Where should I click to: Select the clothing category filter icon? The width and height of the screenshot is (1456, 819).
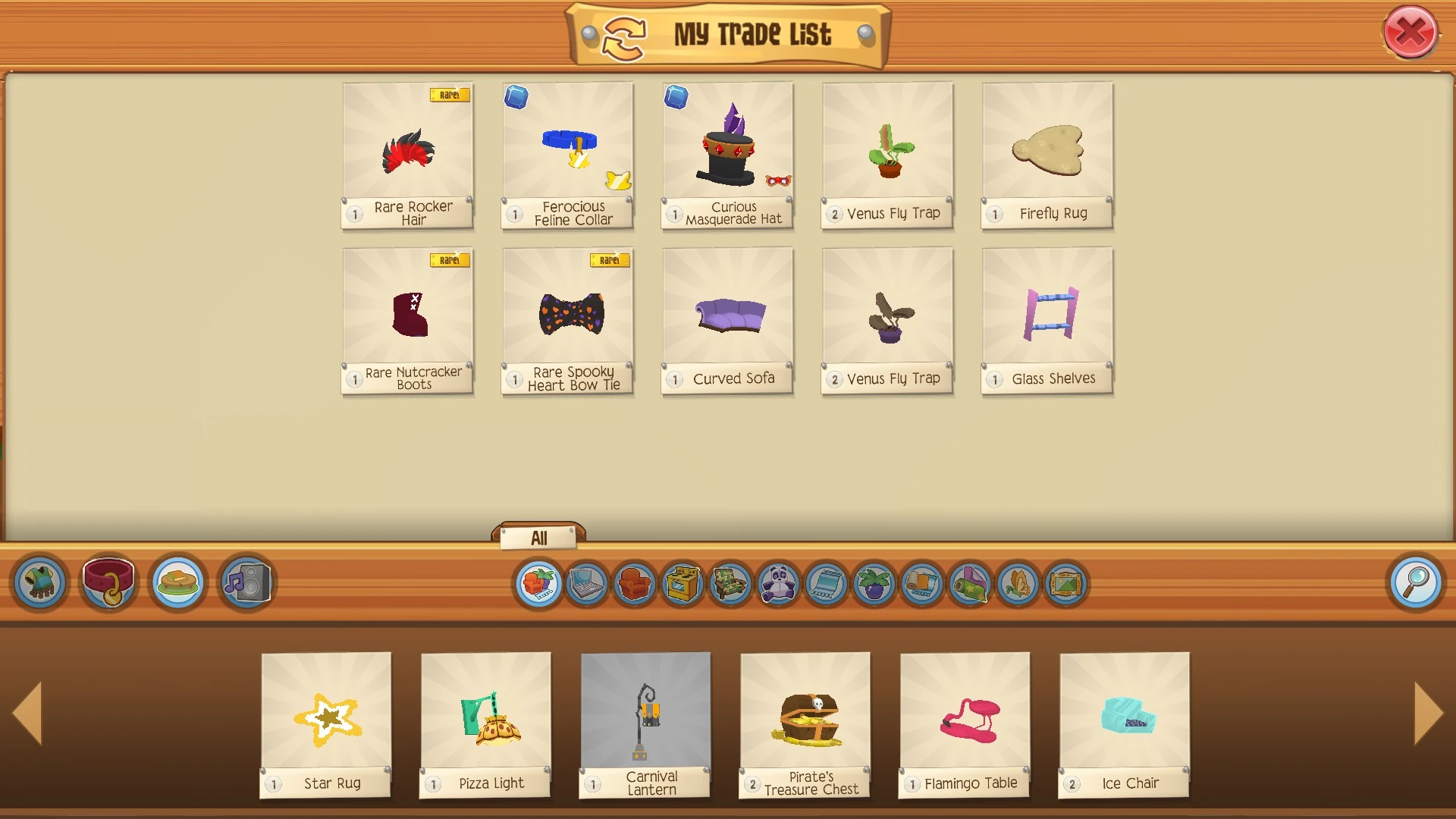(x=39, y=582)
